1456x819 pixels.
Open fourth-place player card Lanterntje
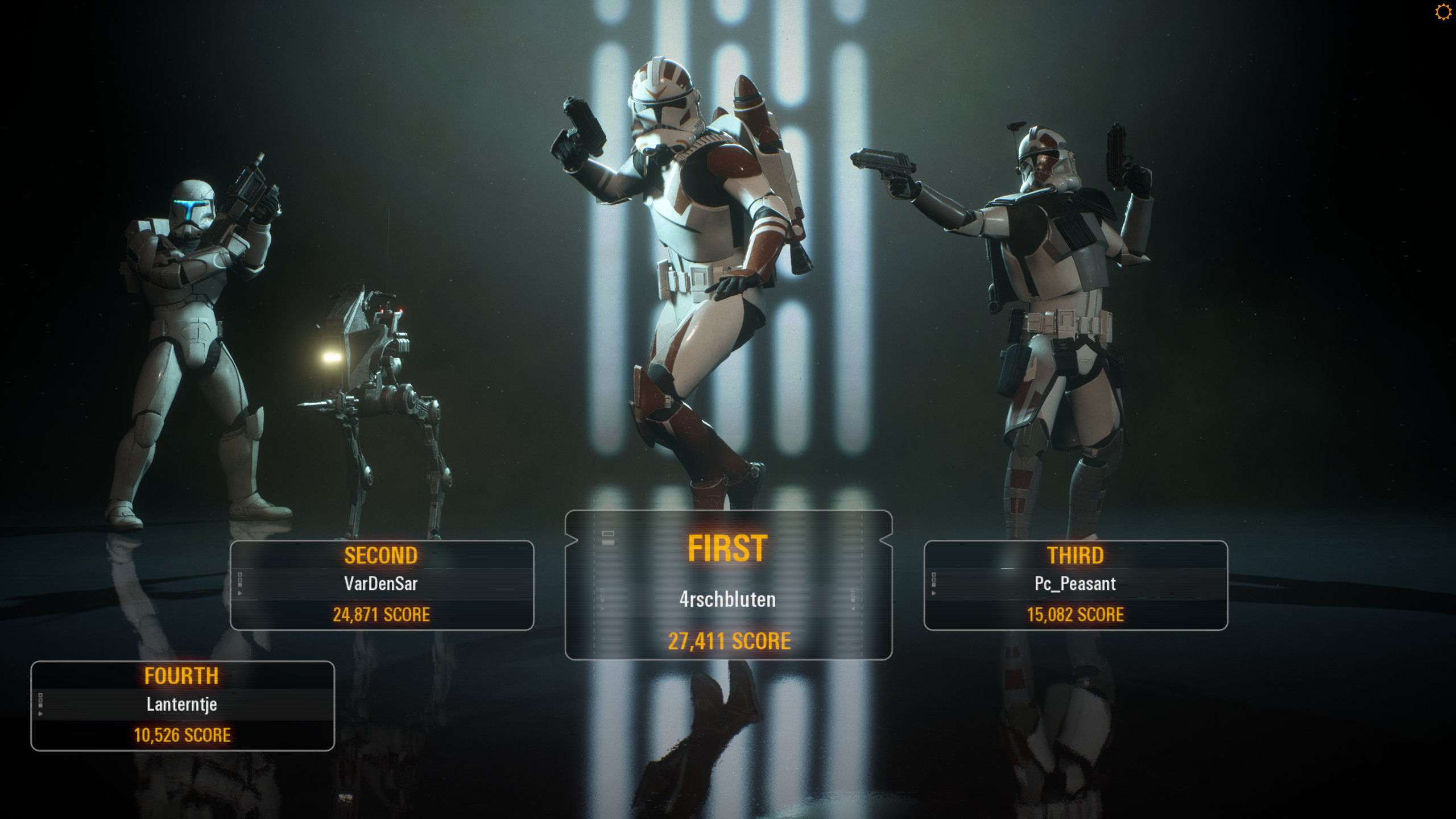click(x=183, y=706)
